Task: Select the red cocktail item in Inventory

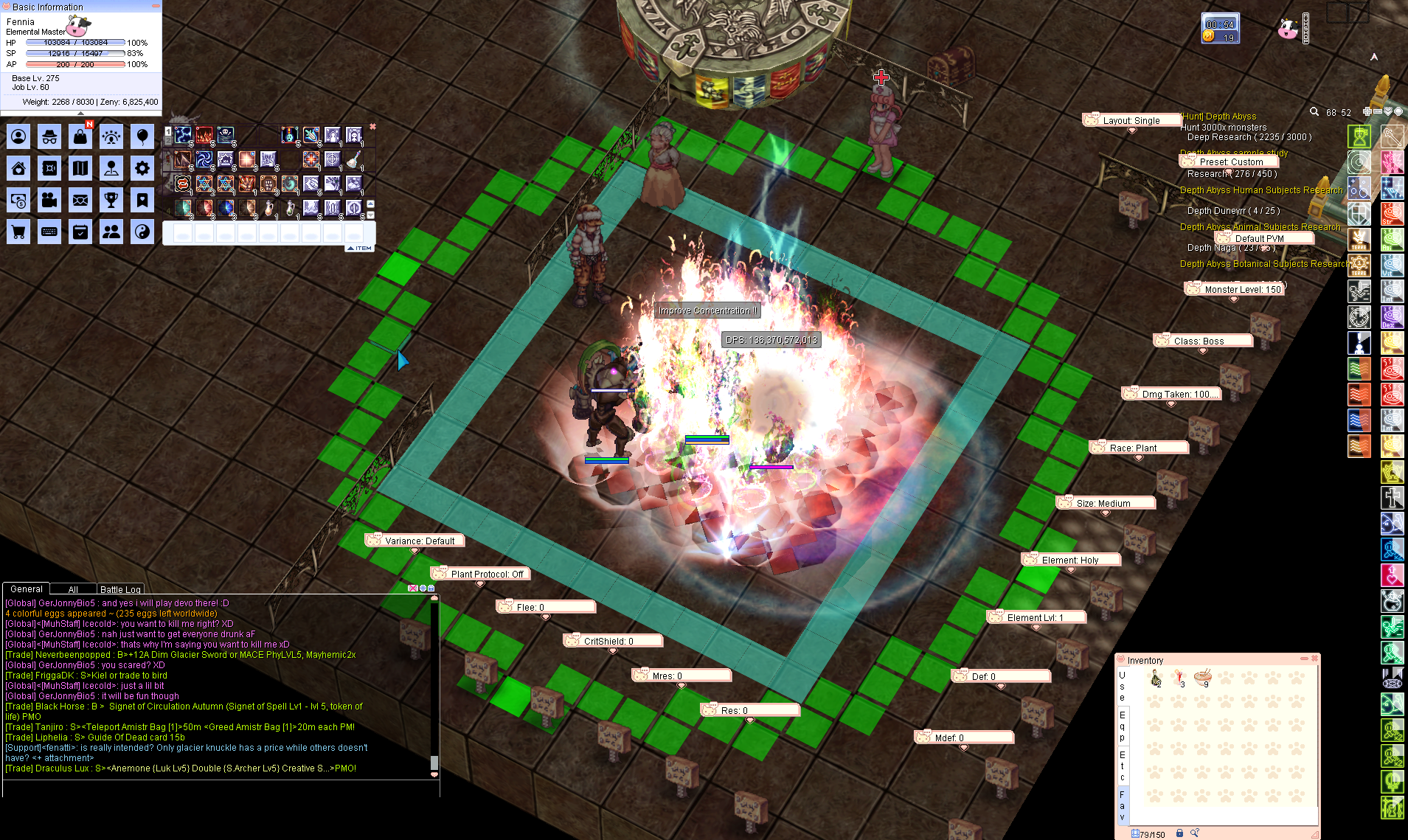Action: tap(1179, 676)
